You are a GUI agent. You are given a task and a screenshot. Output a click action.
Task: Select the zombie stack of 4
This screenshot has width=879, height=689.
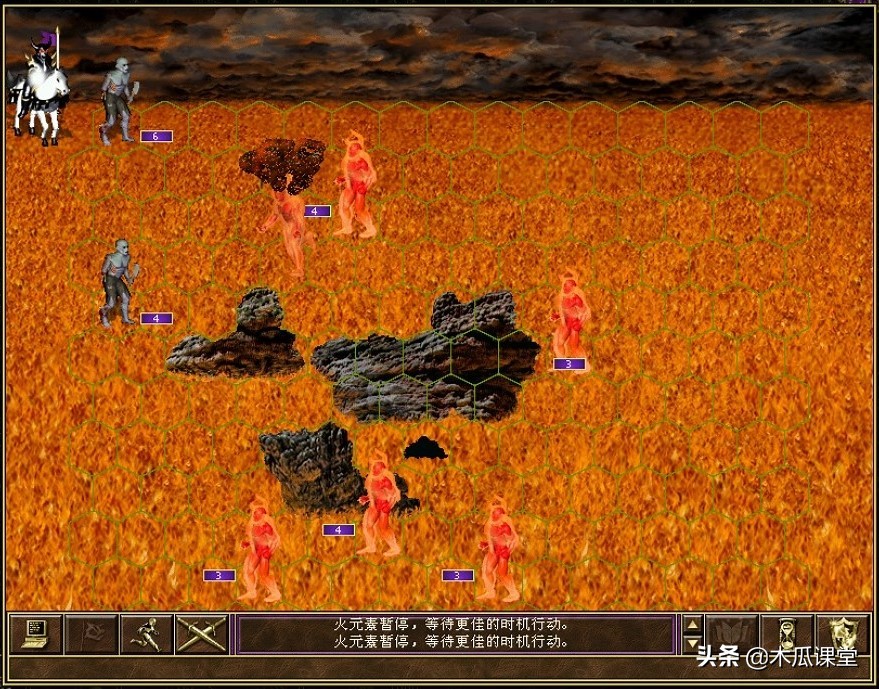pos(118,283)
